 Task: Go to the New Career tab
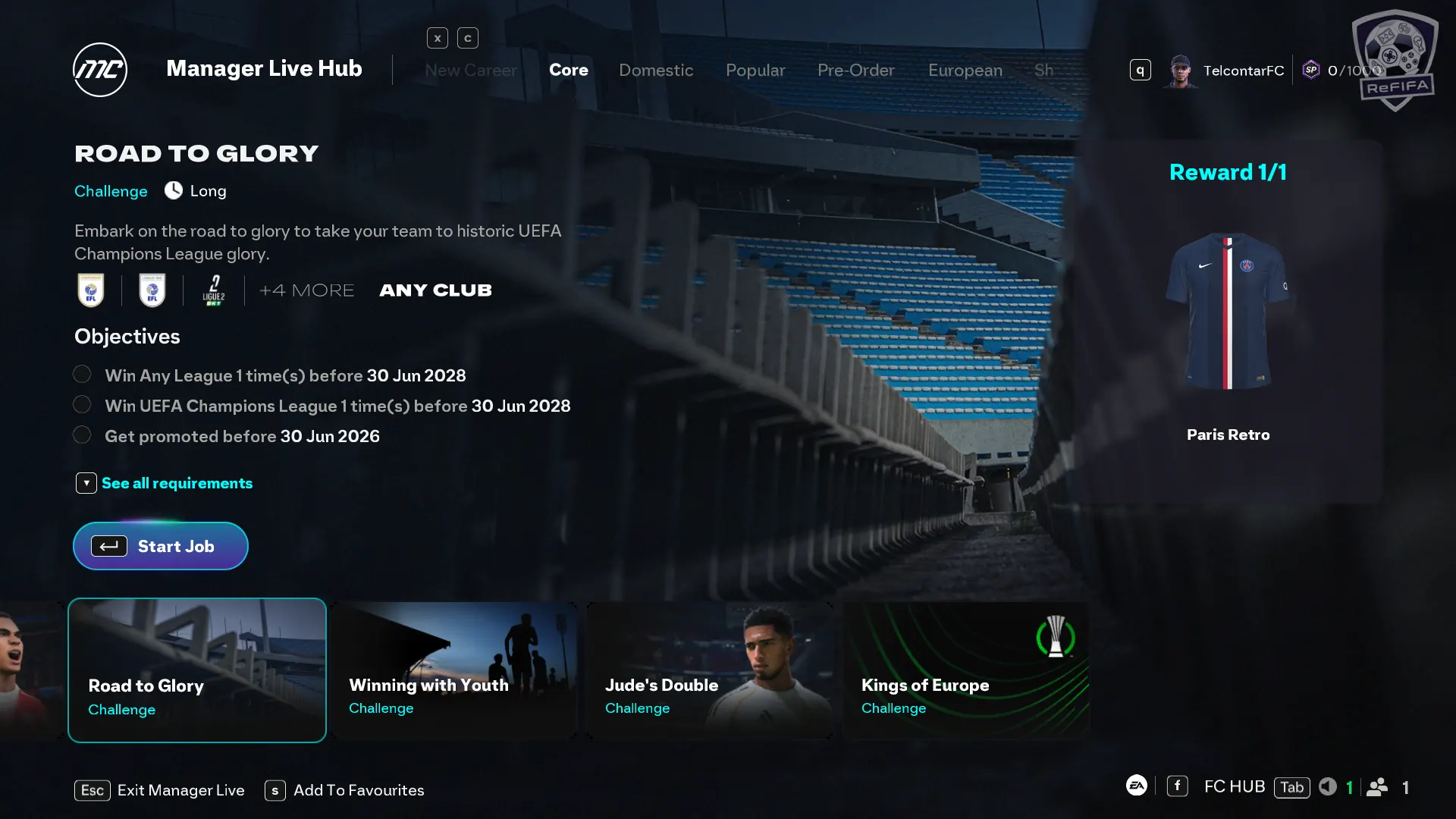click(470, 71)
